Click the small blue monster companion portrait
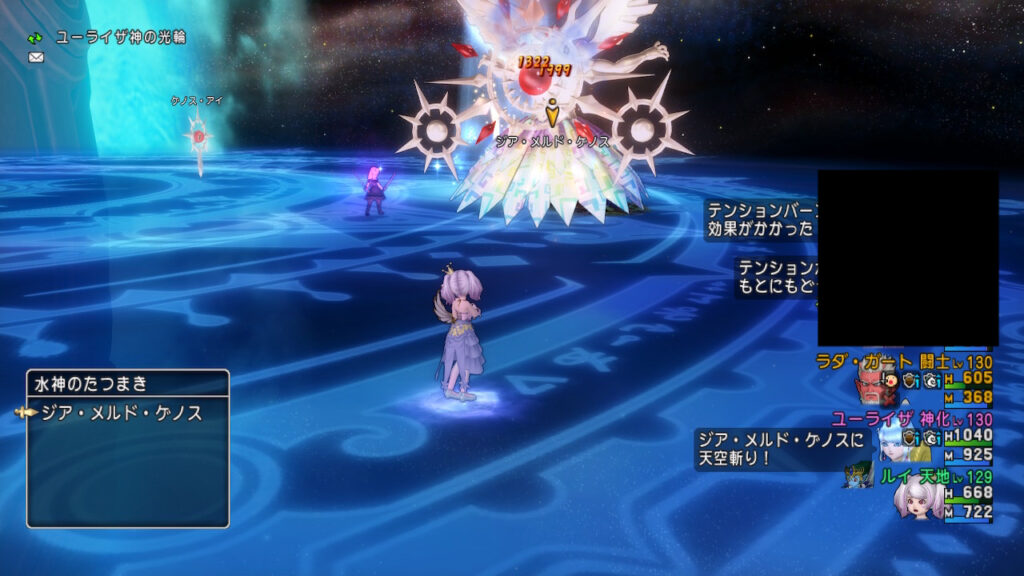Screen dimensions: 1024x576 click(x=858, y=474)
